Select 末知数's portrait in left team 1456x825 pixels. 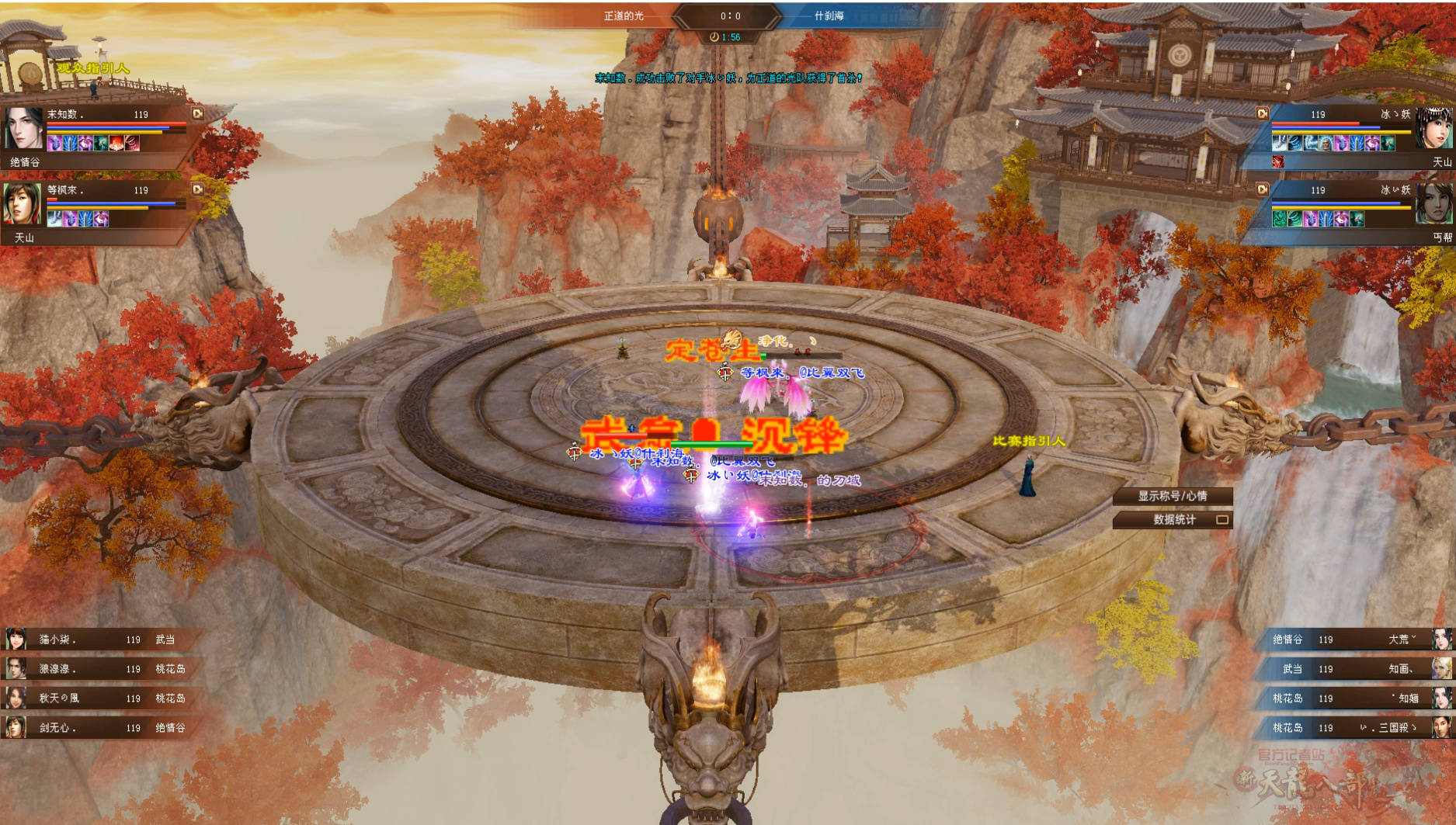pos(23,128)
